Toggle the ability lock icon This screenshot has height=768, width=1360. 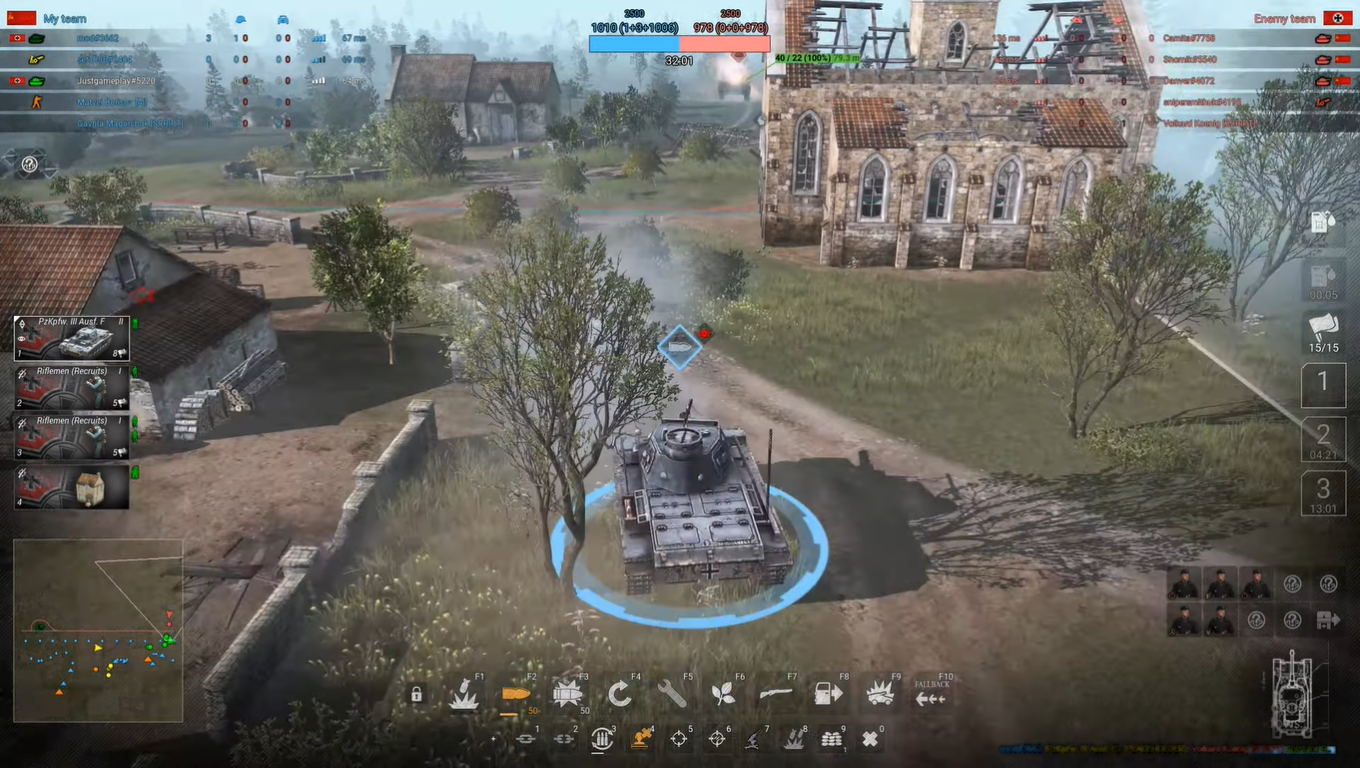(416, 695)
